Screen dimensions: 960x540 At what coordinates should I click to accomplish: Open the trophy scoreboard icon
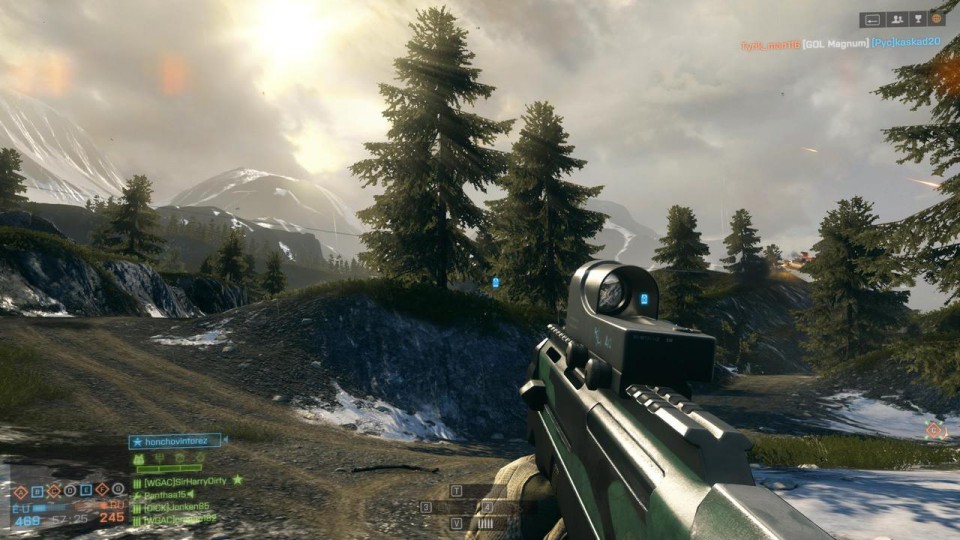point(917,19)
